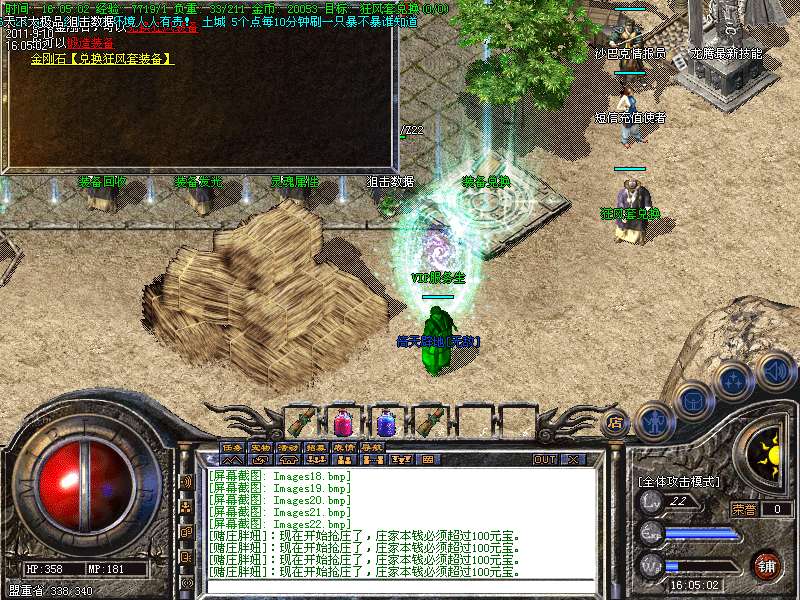The height and width of the screenshot is (600, 800).
Task: Select the red 锻造装备 link
Action: [x=88, y=44]
